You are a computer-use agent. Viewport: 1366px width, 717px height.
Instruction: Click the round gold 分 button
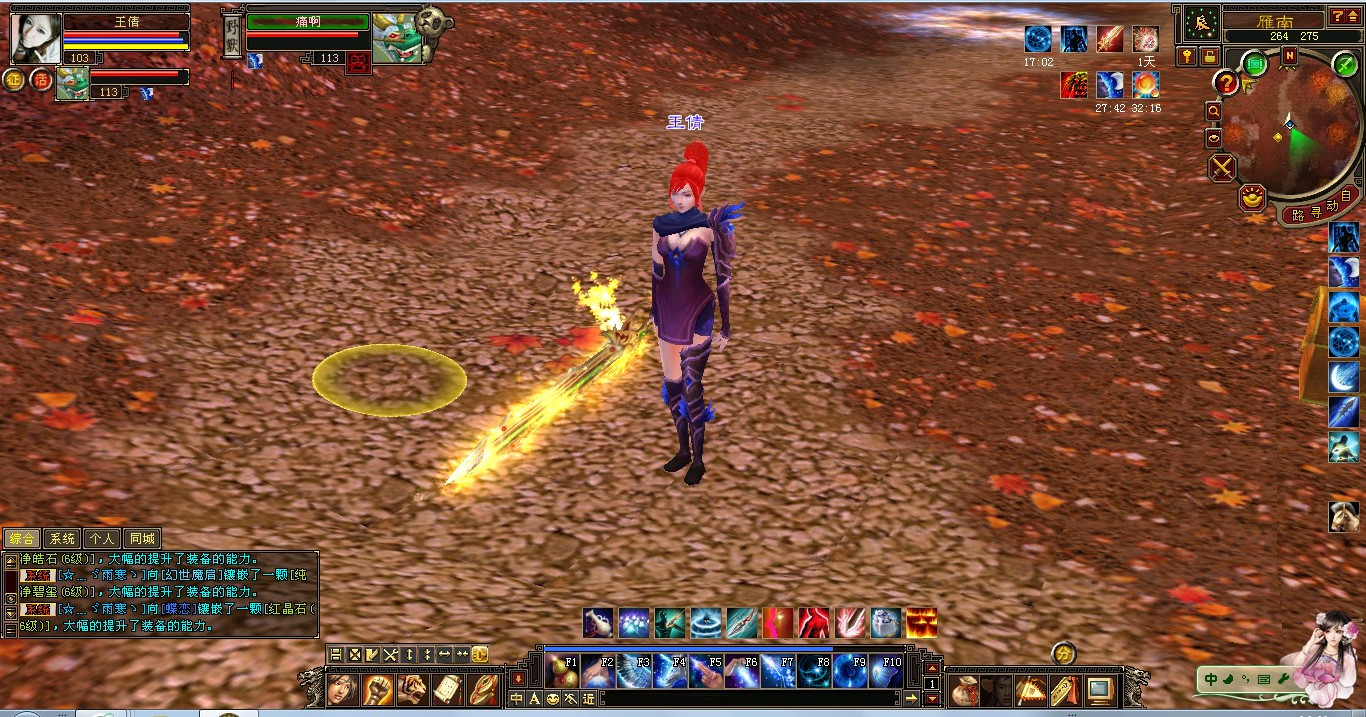(x=1064, y=654)
